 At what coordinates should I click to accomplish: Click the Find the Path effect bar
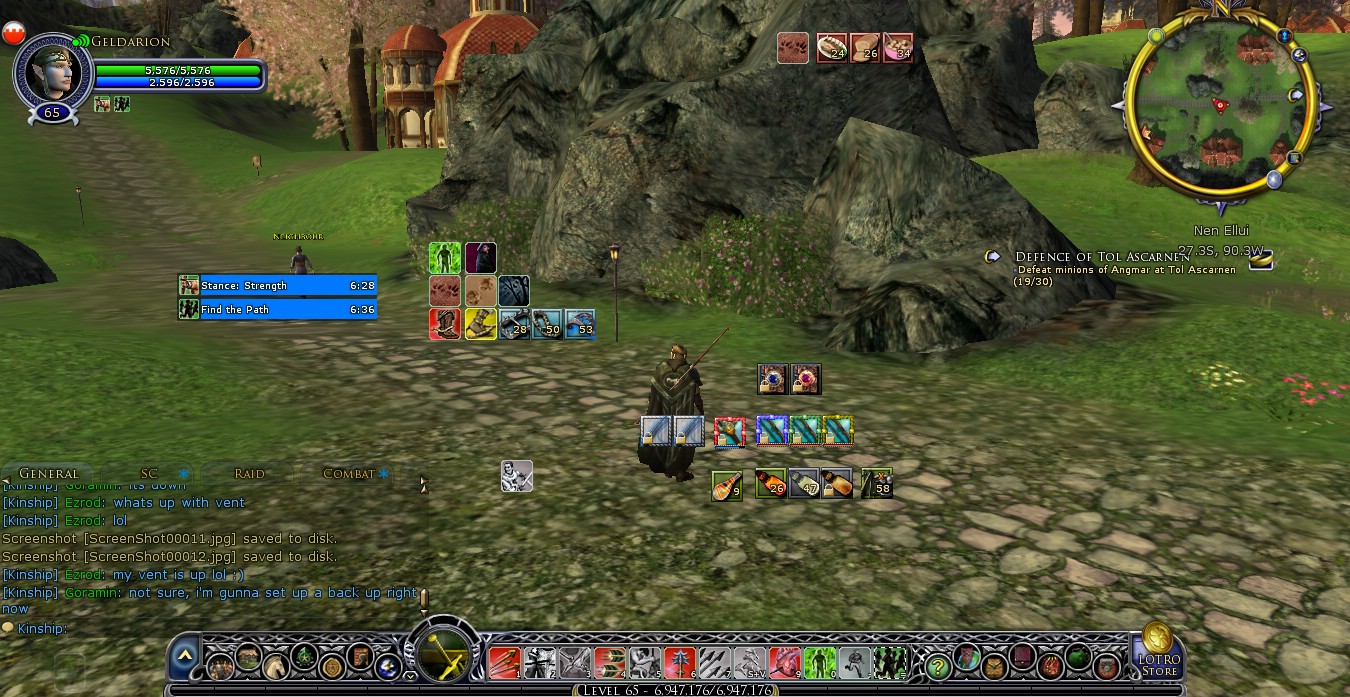coord(278,309)
